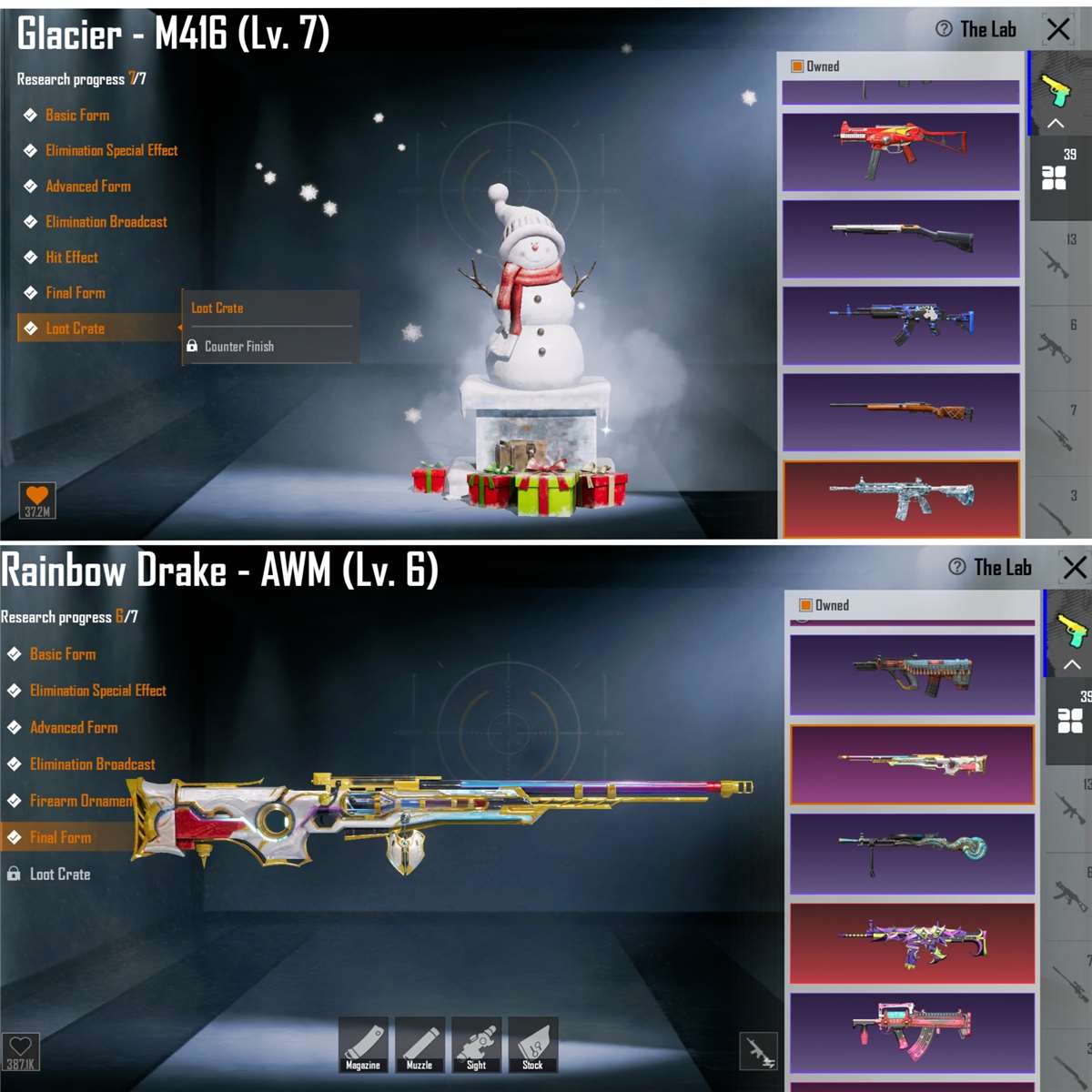Choose the icy Glacier M416 thumbnail
Screen dimensions: 1092x1092
(x=901, y=498)
